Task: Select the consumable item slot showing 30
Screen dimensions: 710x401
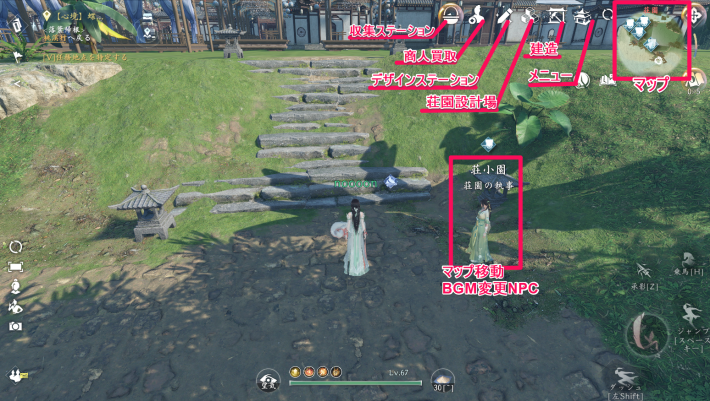Action: [442, 379]
